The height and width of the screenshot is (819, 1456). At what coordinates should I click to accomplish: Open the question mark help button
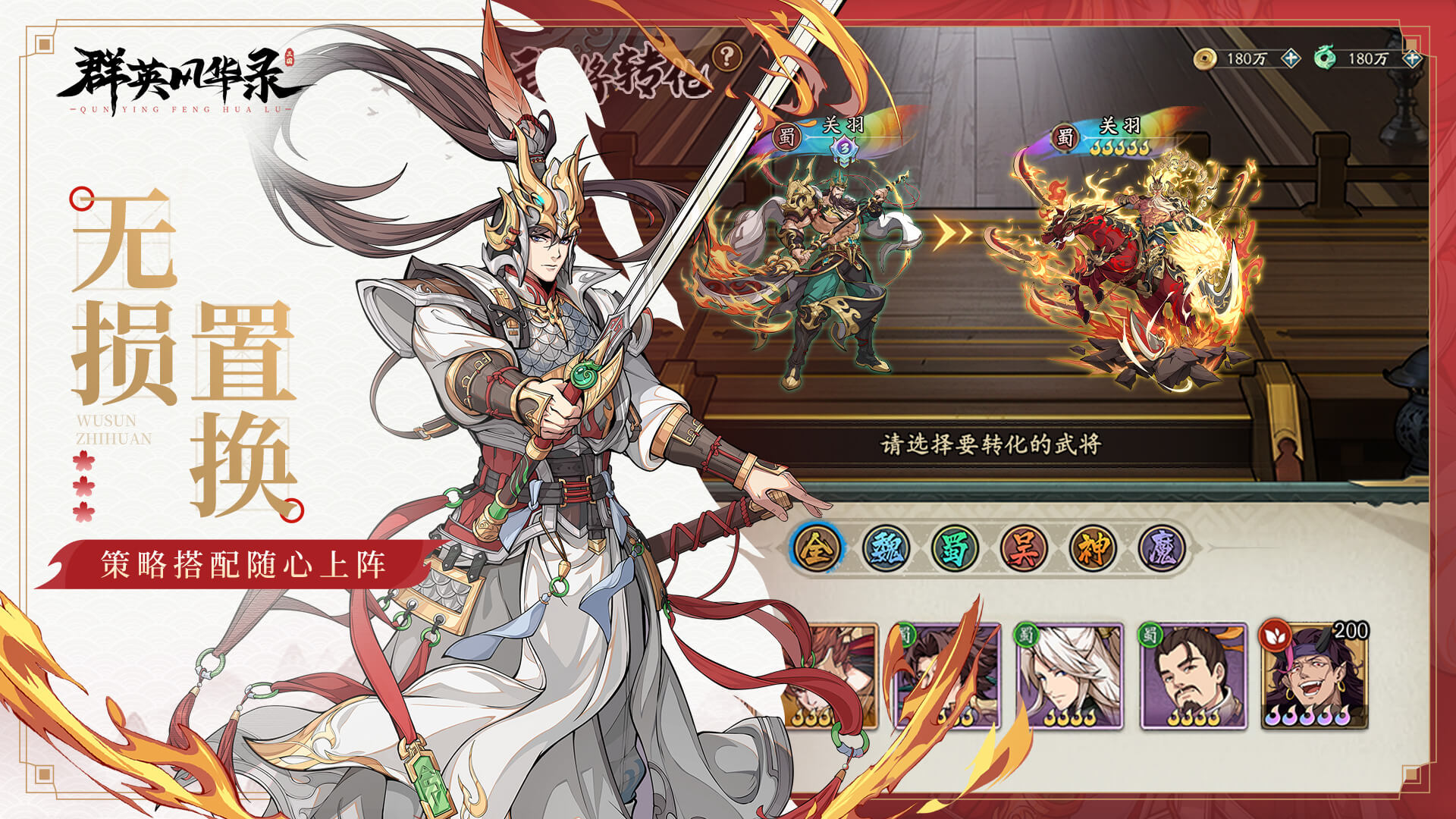pos(727,55)
